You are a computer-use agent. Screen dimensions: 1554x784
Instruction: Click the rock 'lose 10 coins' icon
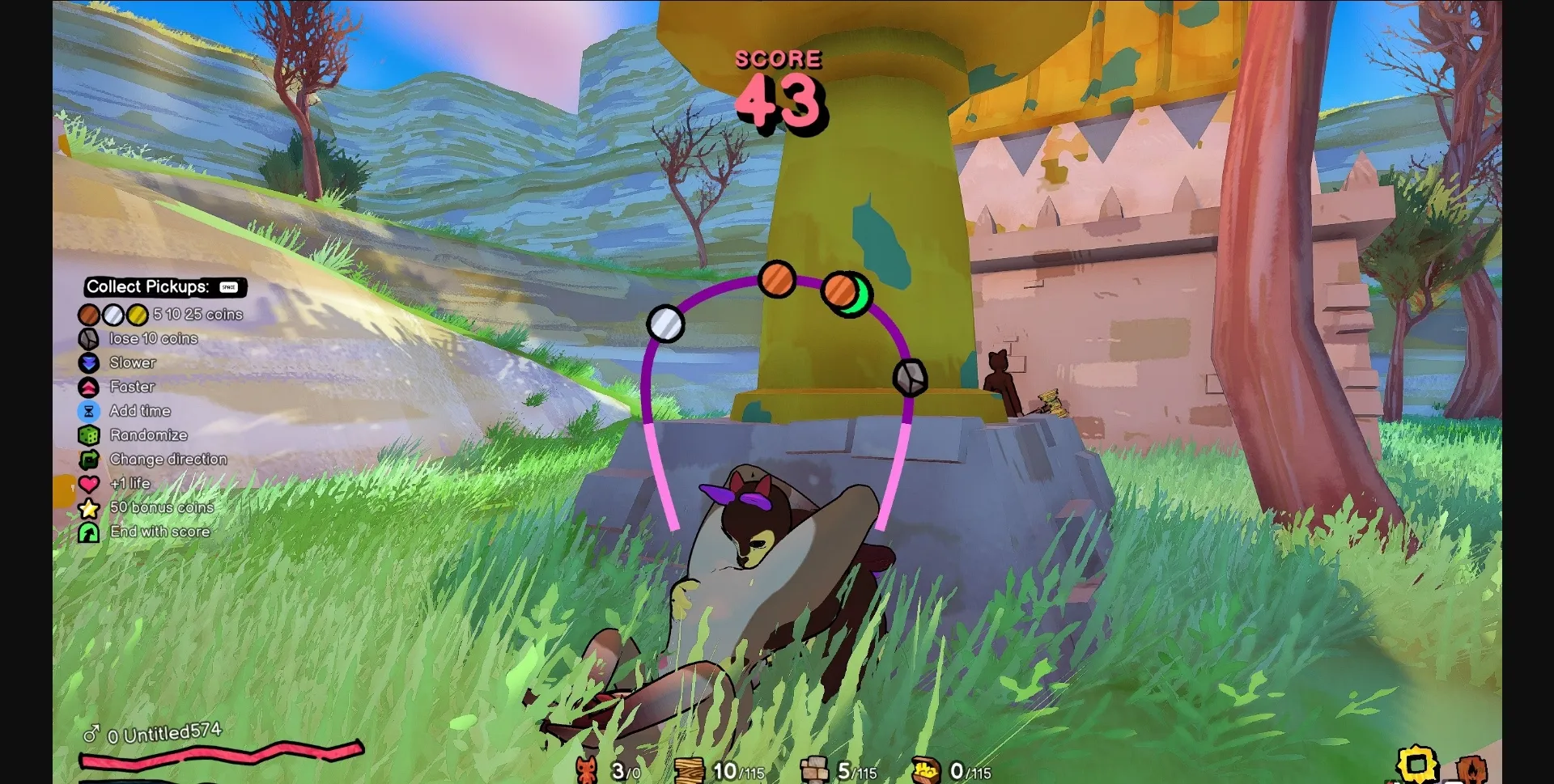(89, 338)
